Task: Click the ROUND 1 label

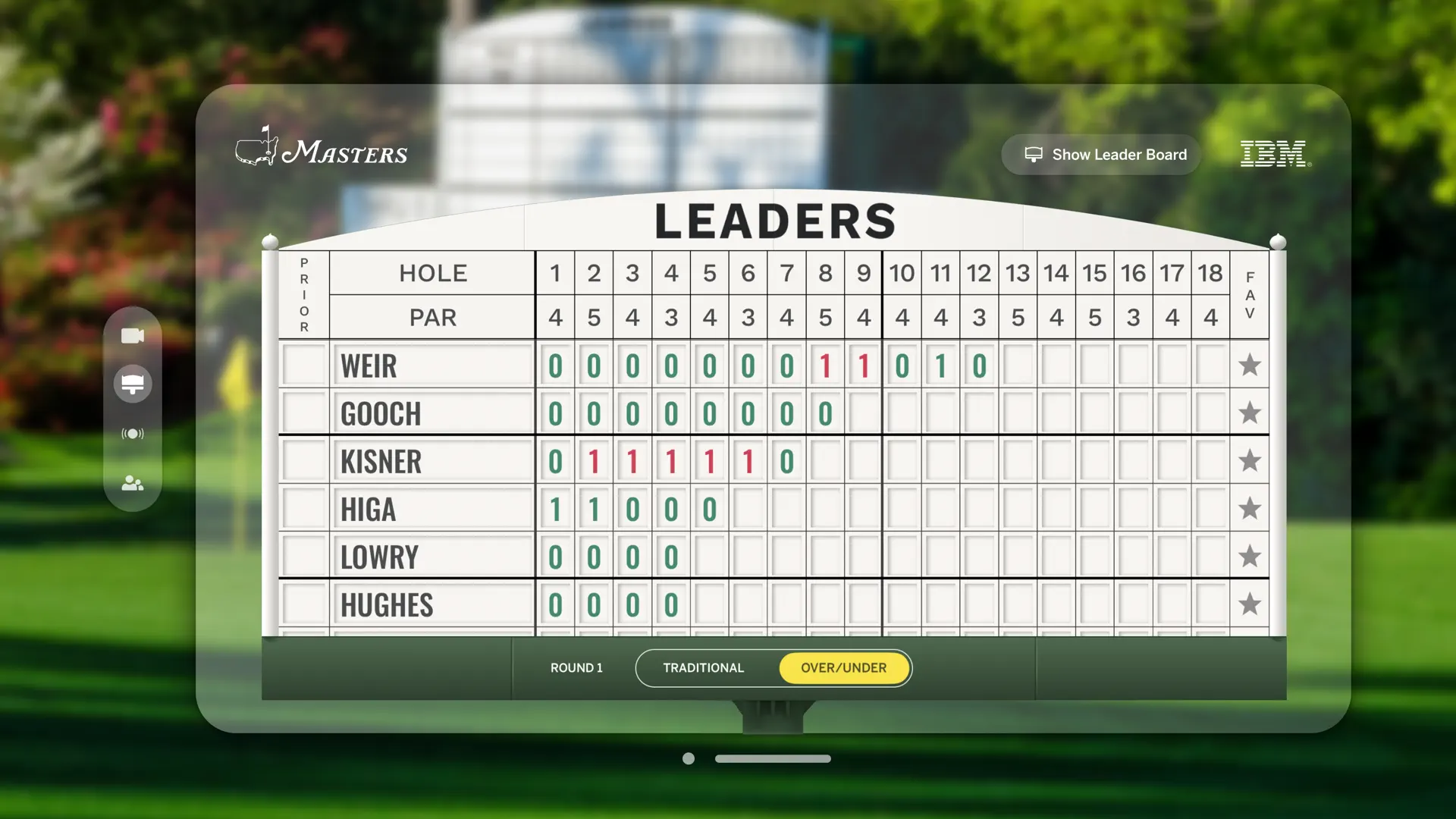Action: pyautogui.click(x=576, y=668)
